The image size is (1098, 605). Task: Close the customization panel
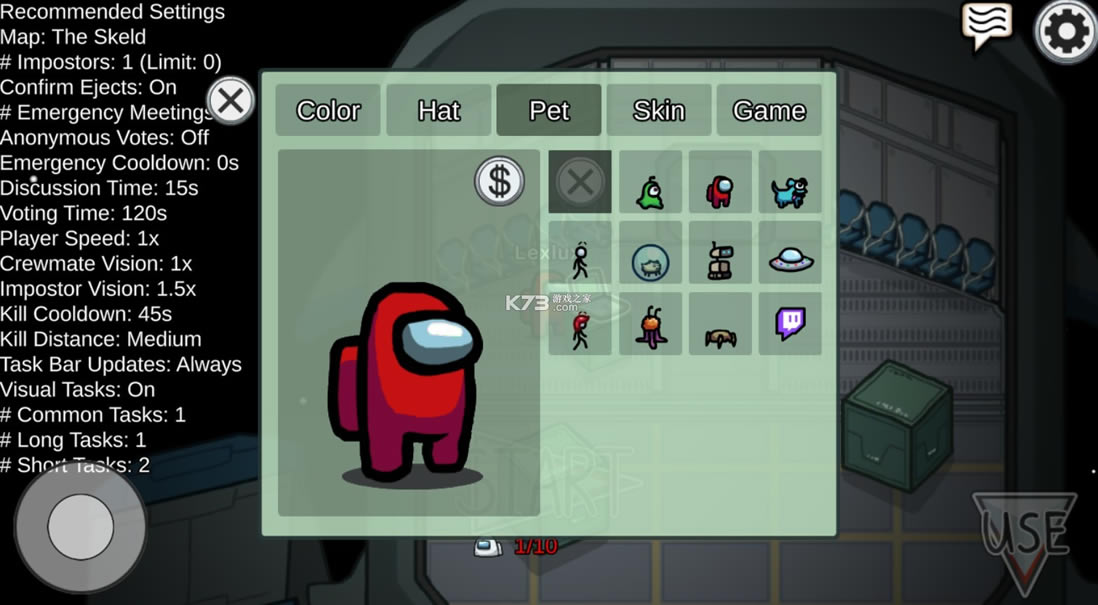[230, 101]
